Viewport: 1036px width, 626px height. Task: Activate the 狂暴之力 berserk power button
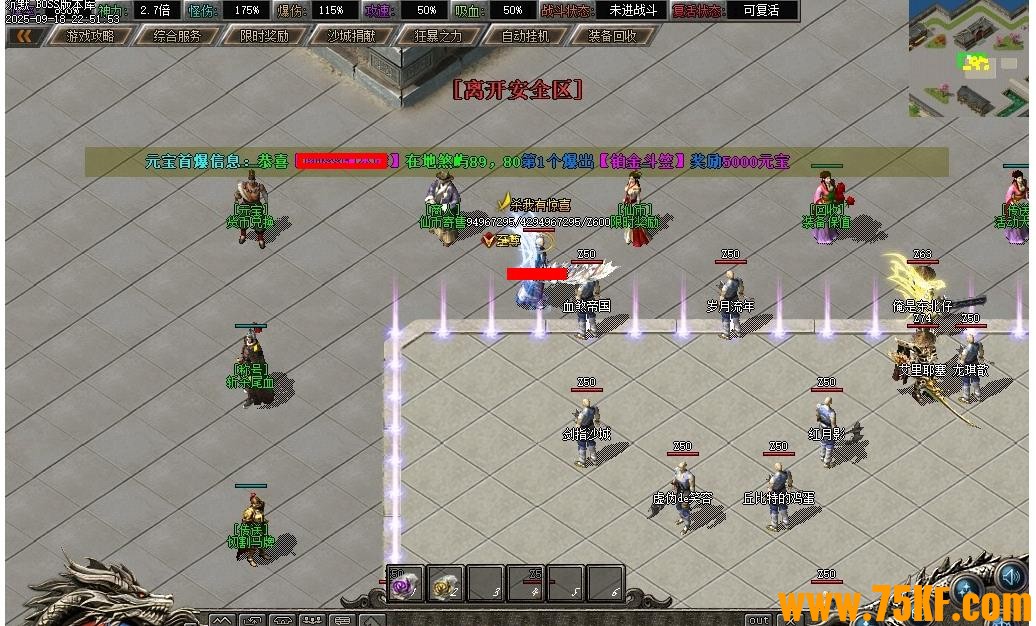click(438, 36)
